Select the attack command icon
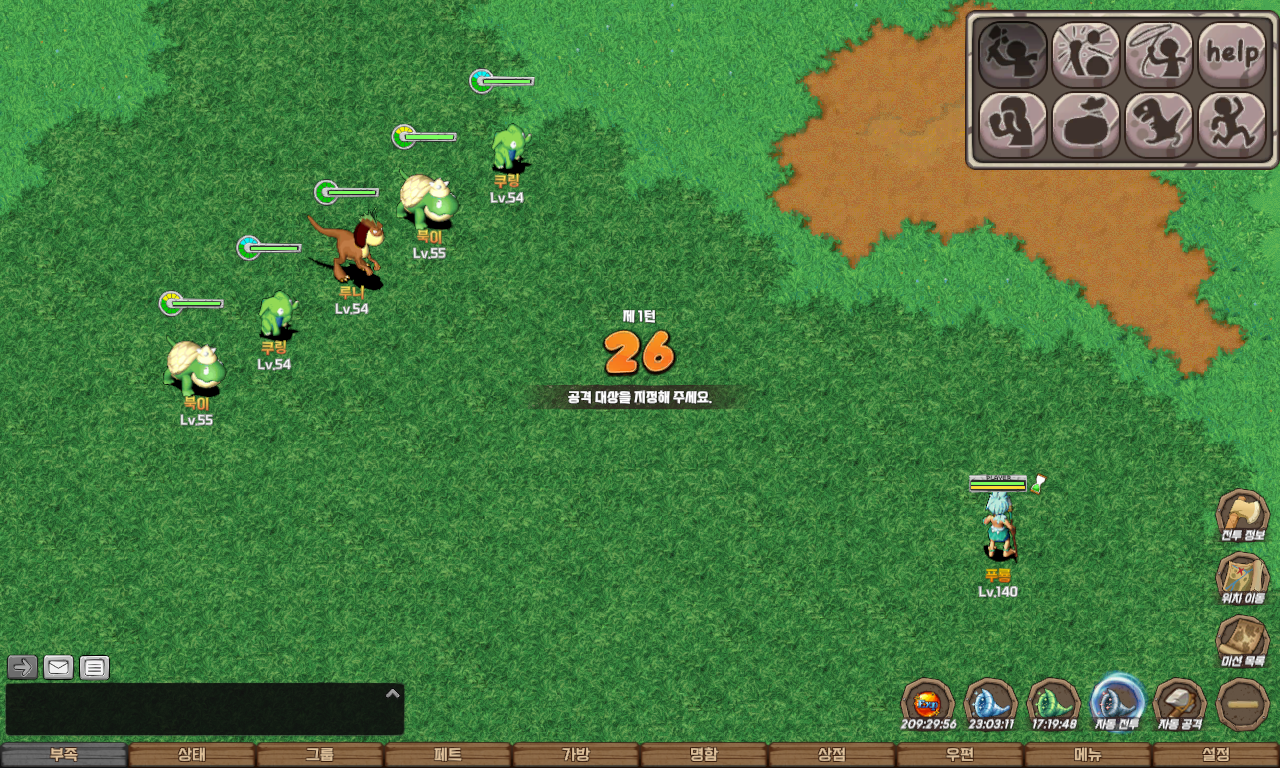Screen dimensions: 1280x768 [x=1012, y=54]
